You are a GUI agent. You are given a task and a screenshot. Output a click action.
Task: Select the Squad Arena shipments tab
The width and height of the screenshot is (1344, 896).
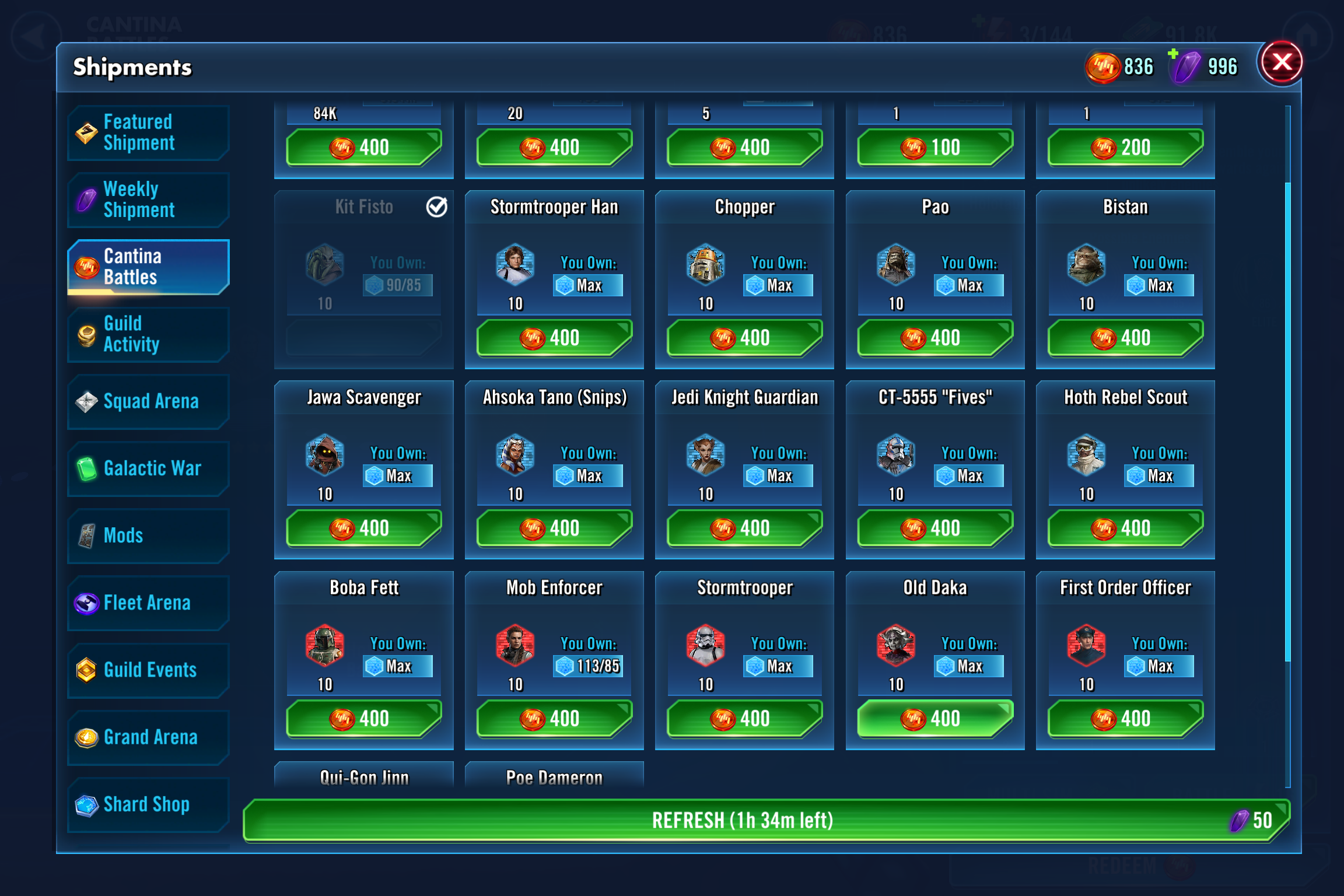[x=148, y=402]
